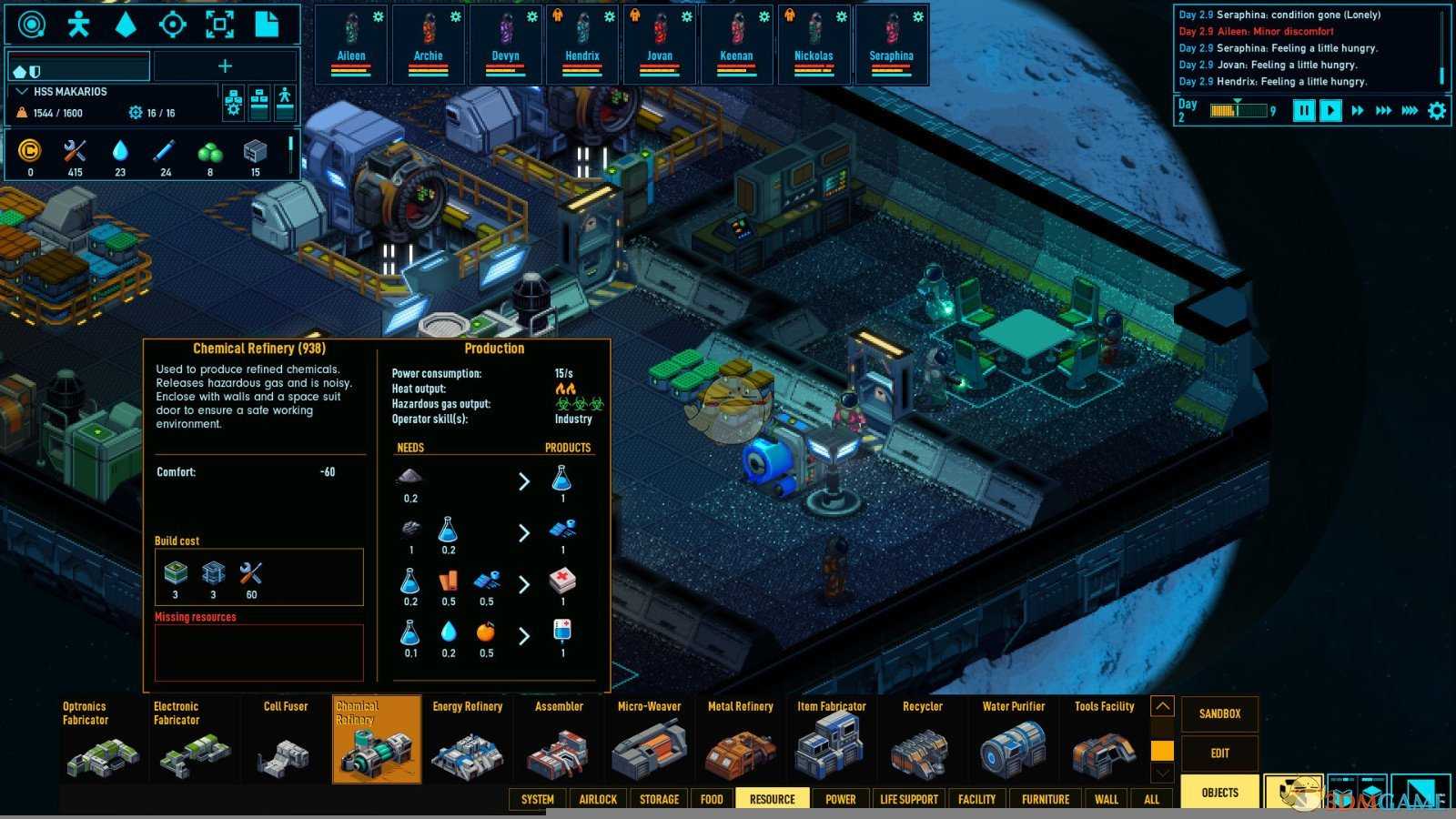Show the FURNITURE category tab
1456x819 pixels.
[1045, 799]
